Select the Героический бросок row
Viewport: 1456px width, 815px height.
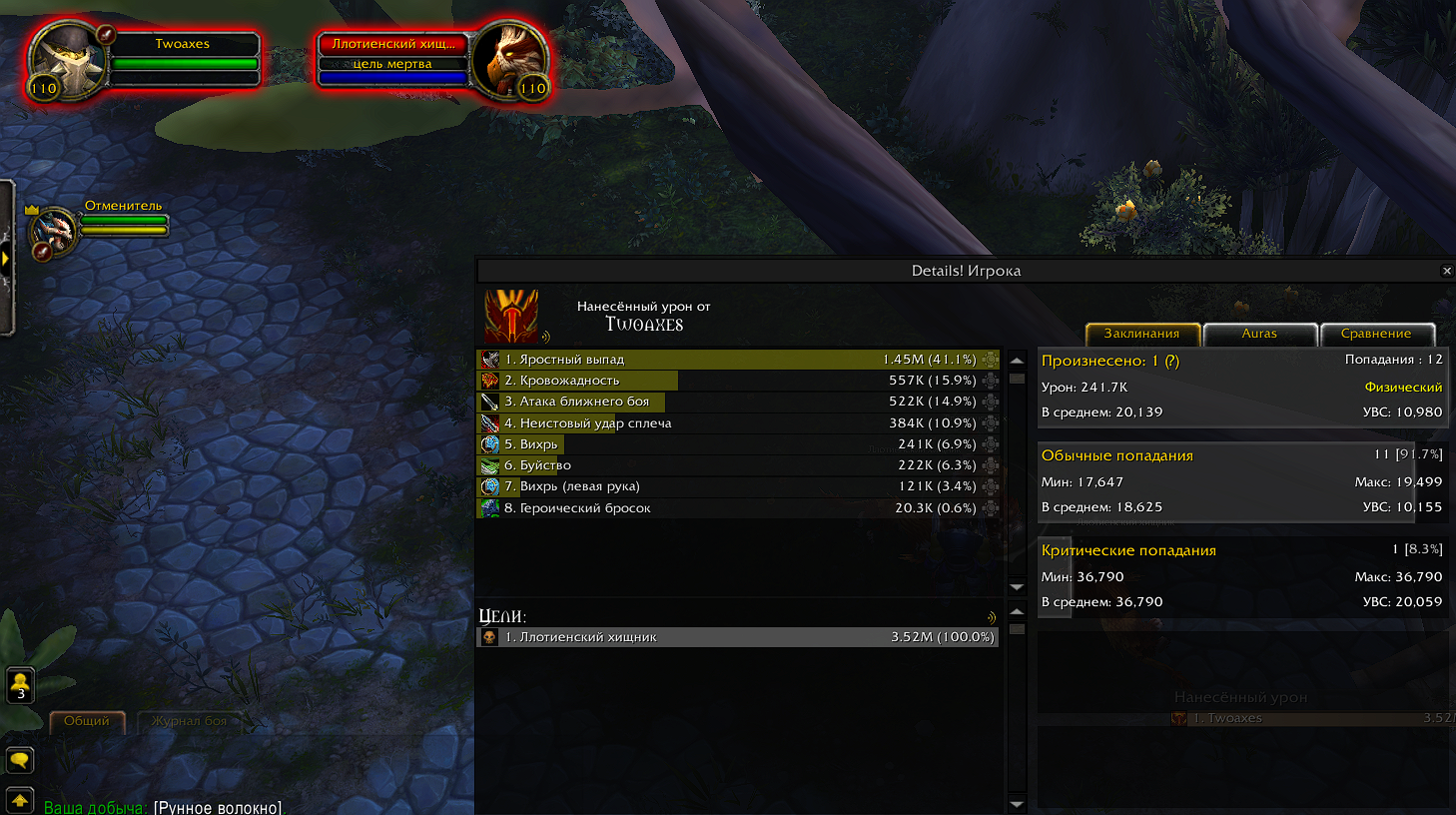(x=737, y=508)
